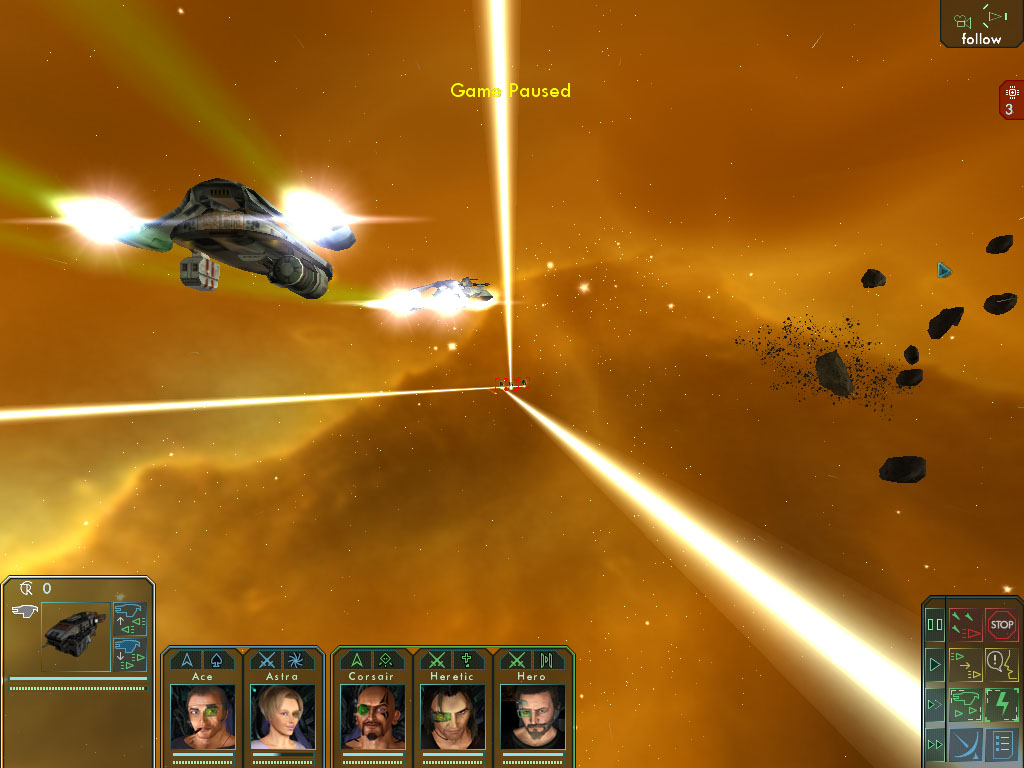Pick Heretic's portrait

tap(452, 716)
